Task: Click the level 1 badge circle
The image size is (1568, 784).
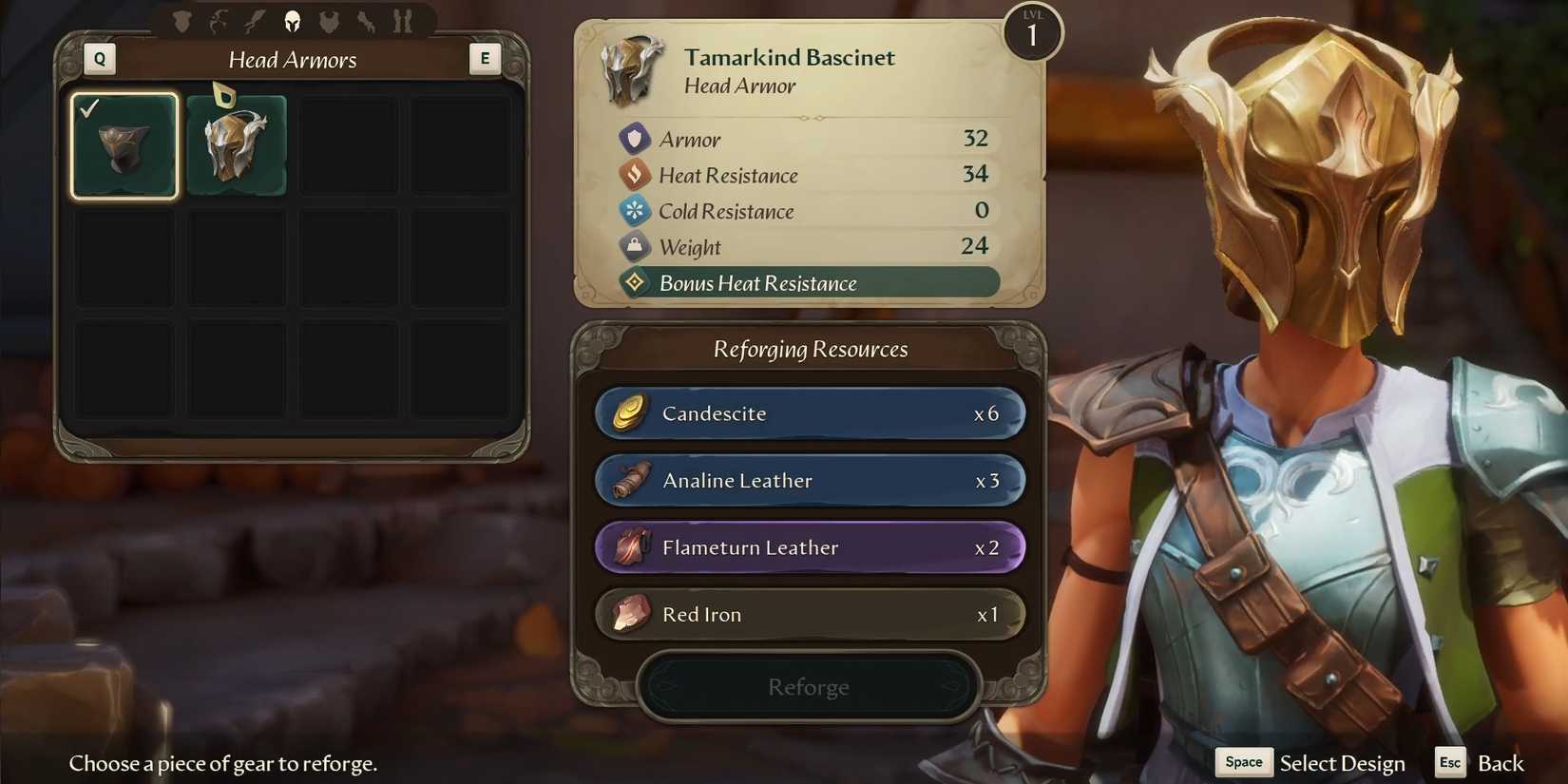Action: click(x=1032, y=31)
